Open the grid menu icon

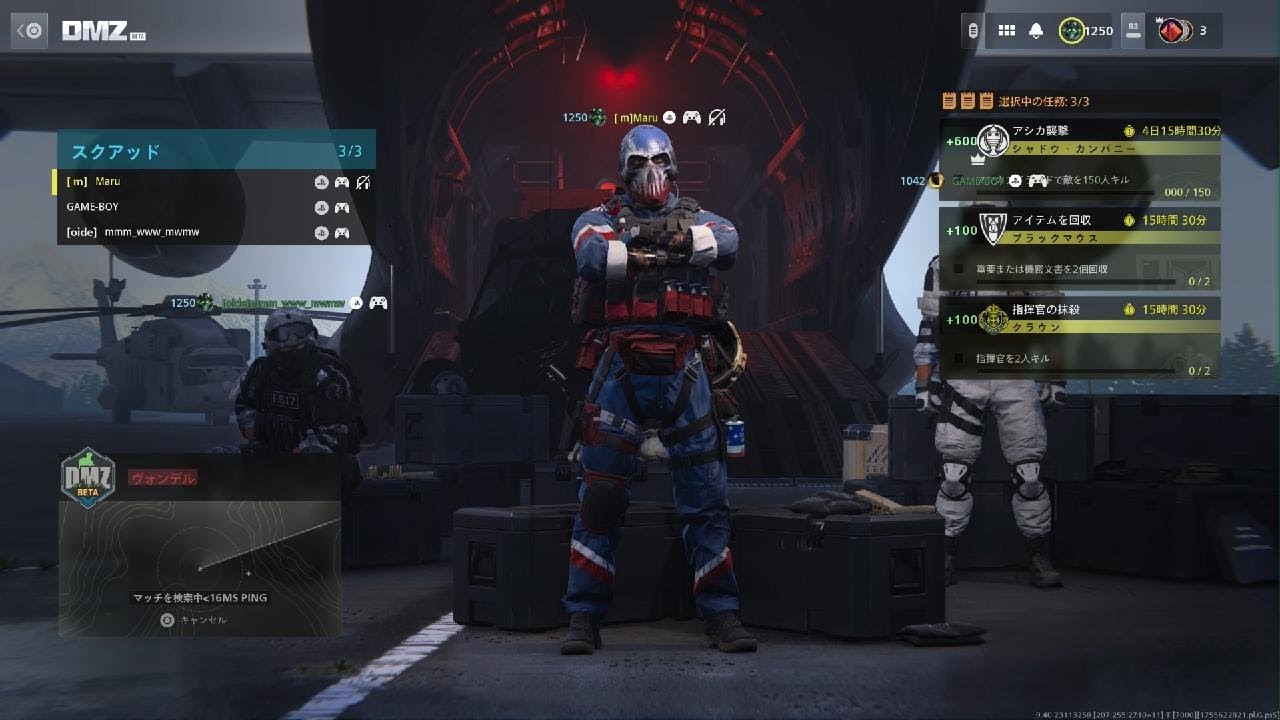point(1006,30)
